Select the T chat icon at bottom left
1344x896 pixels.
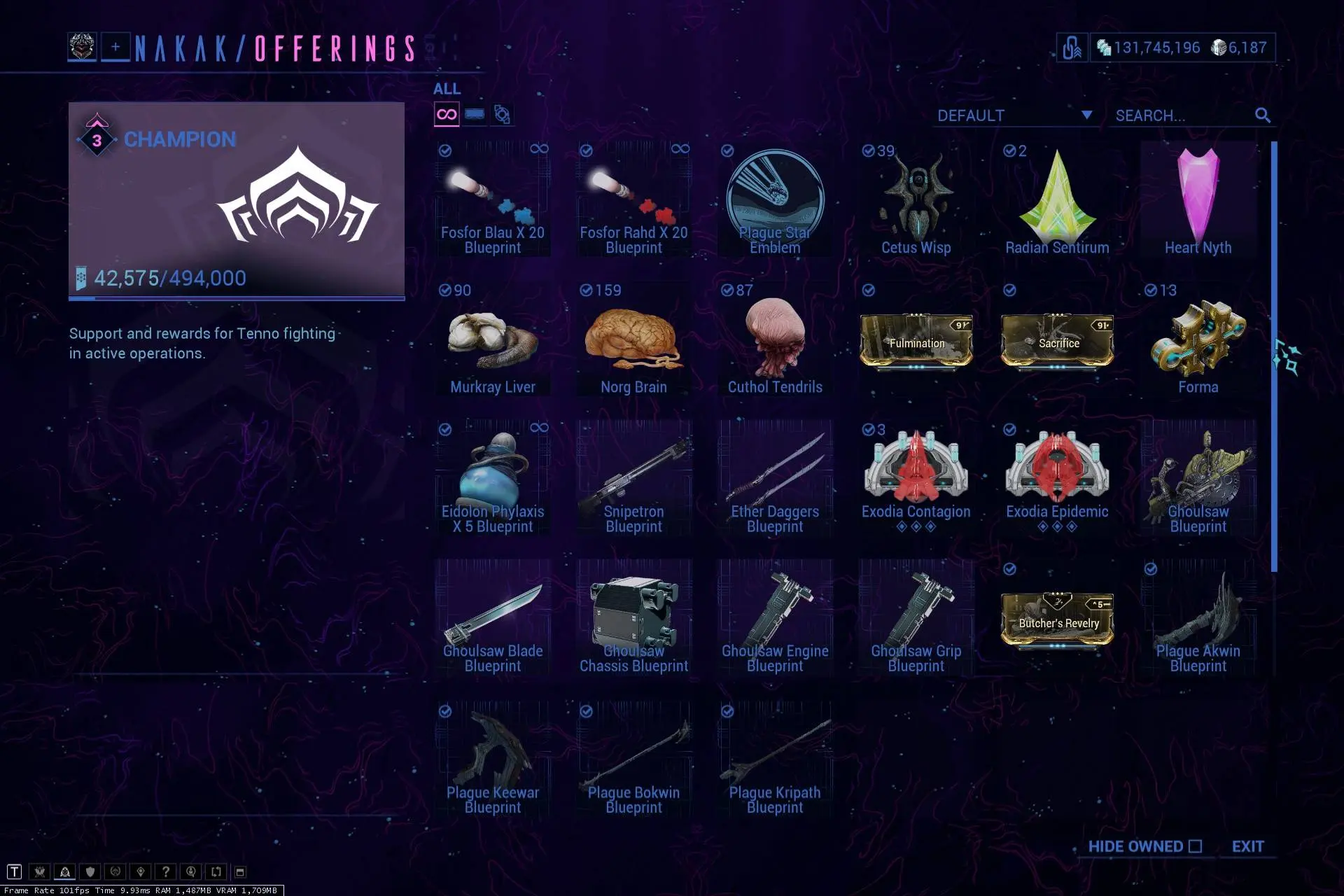[15, 871]
